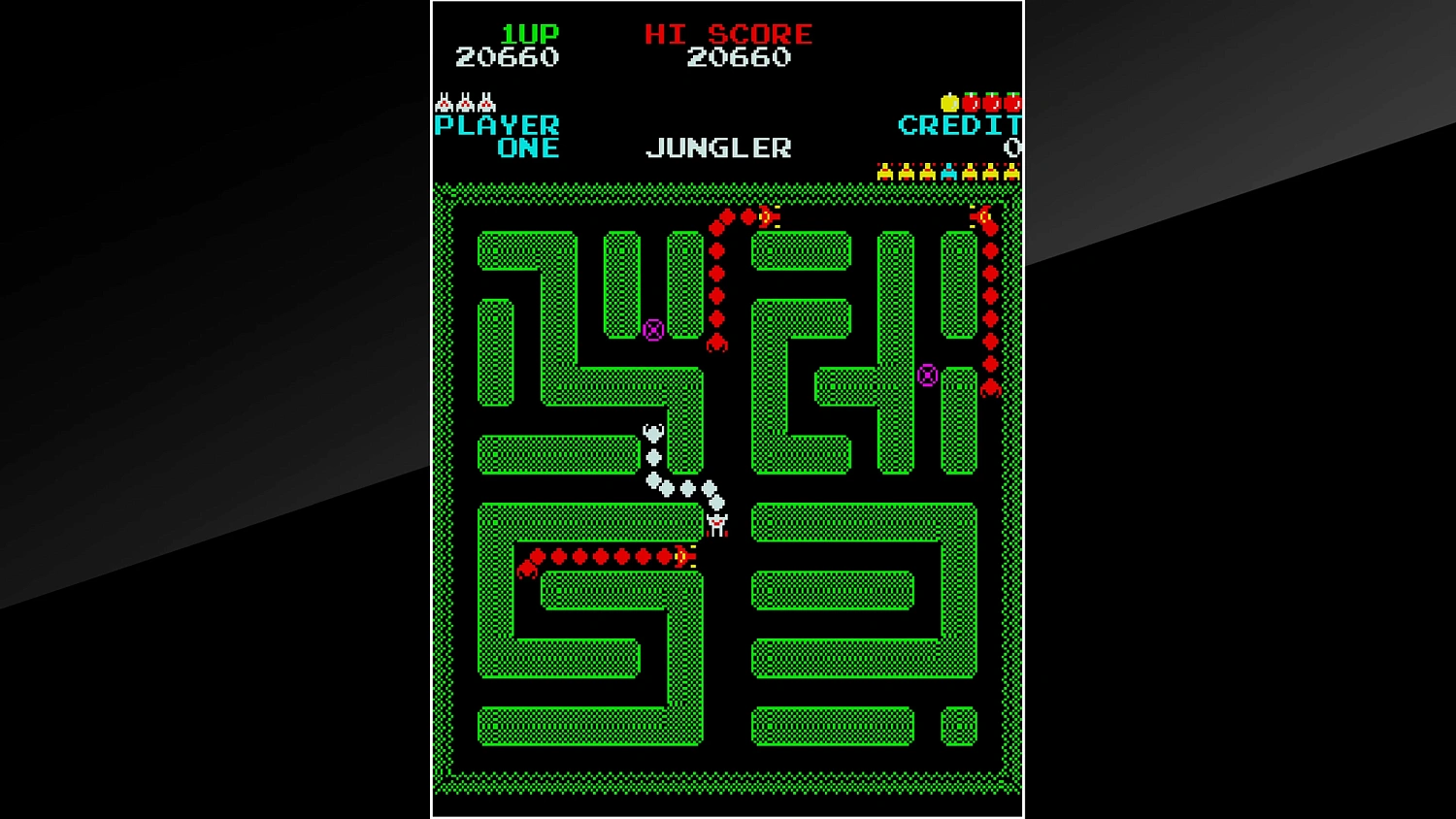The height and width of the screenshot is (819, 1456).
Task: Select the yellow apple bonus icon near CREDIT
Action: (x=950, y=102)
